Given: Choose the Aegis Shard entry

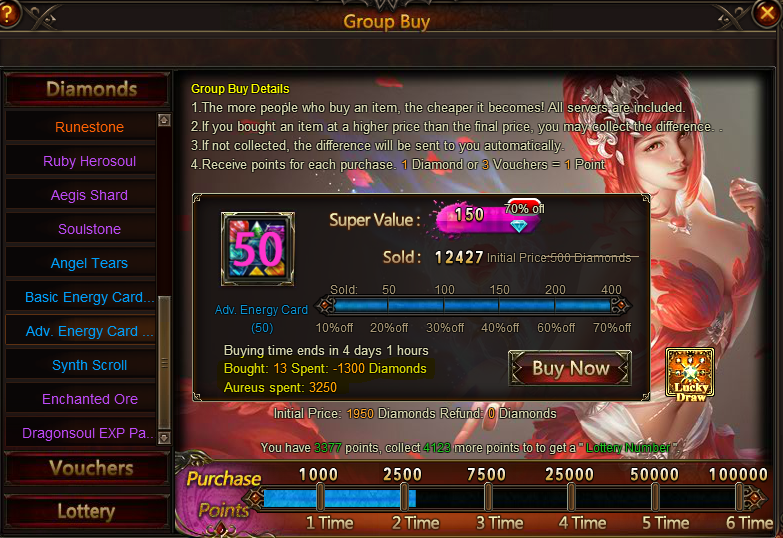Looking at the screenshot, I should coord(89,195).
